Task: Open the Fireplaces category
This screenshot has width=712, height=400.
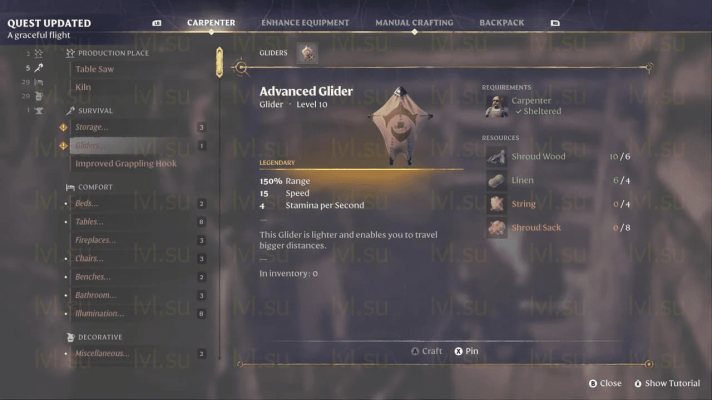Action: pos(96,240)
